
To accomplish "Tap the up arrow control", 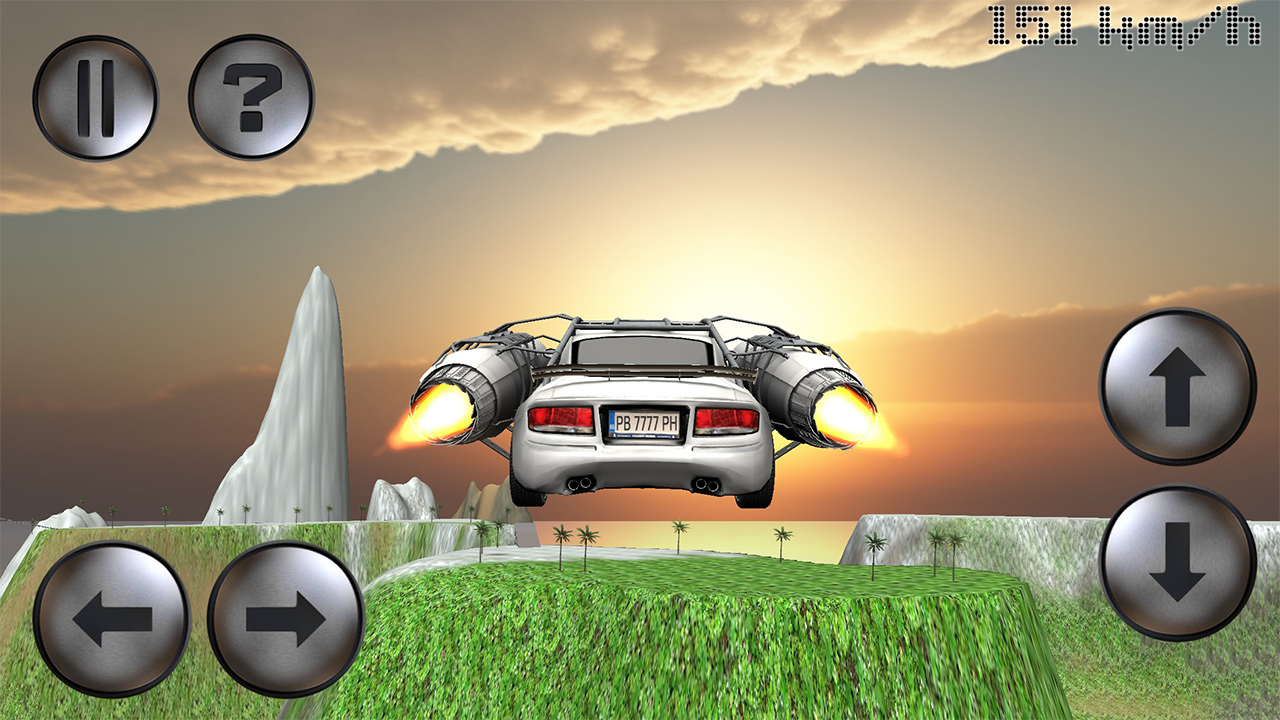I will pos(1177,387).
